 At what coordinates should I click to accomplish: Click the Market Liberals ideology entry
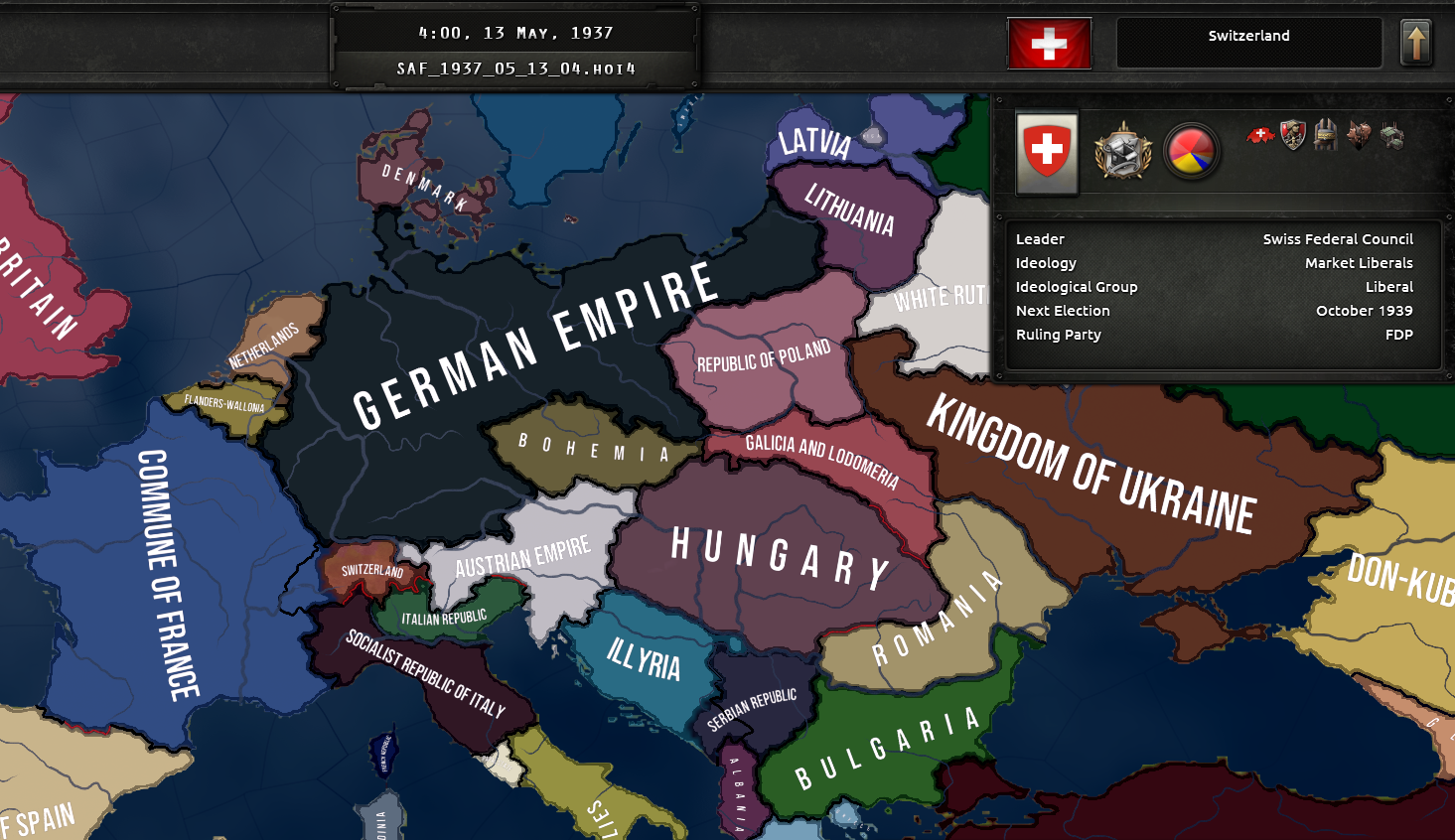tap(1359, 262)
